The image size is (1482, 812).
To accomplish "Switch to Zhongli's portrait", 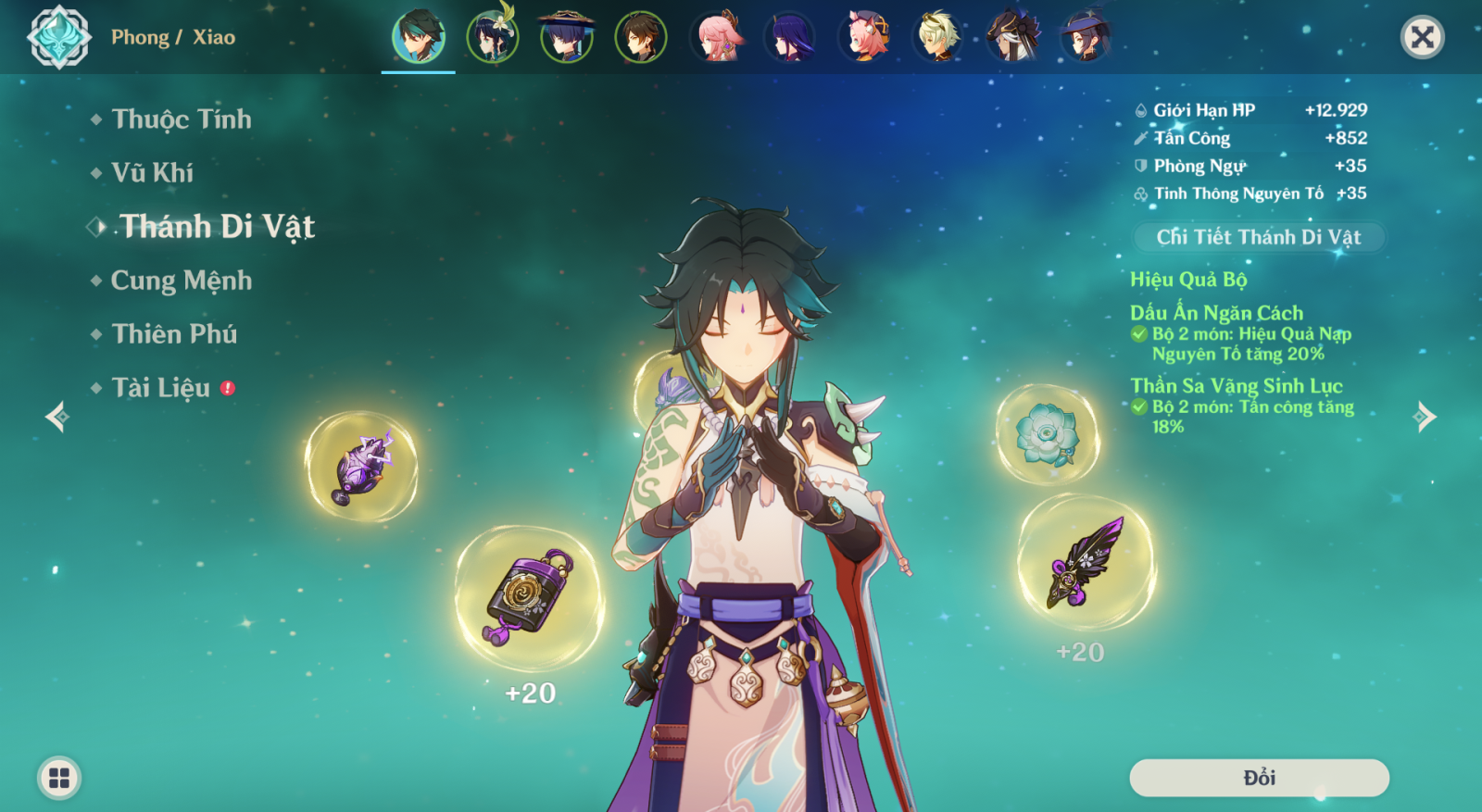I will (x=640, y=38).
